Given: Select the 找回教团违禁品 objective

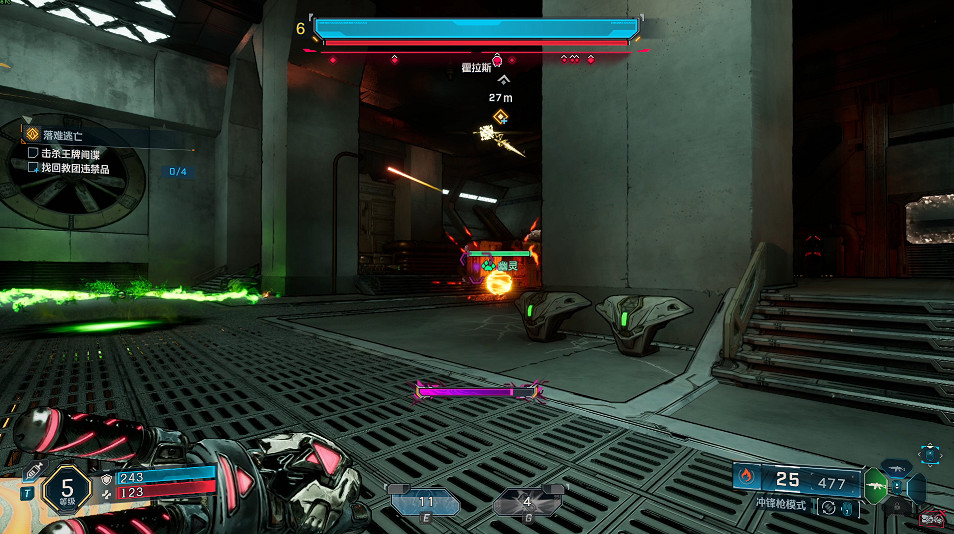Looking at the screenshot, I should point(74,168).
